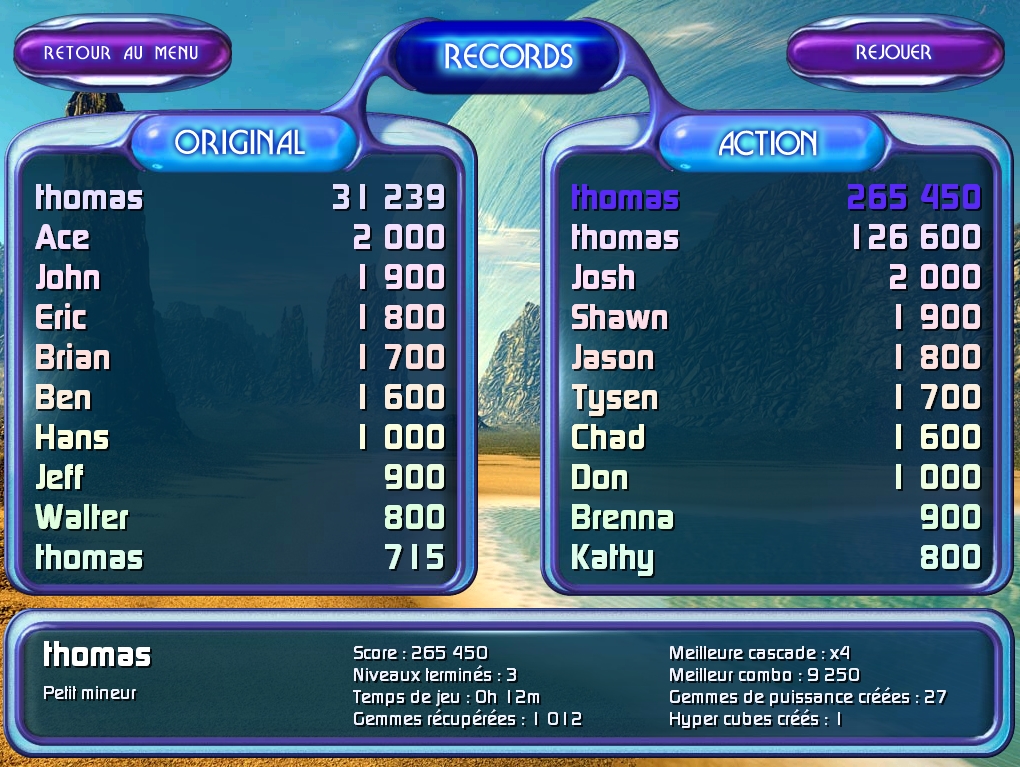Choose thomas's 715 Original record
Screen dimensions: 1020x767
pos(240,558)
